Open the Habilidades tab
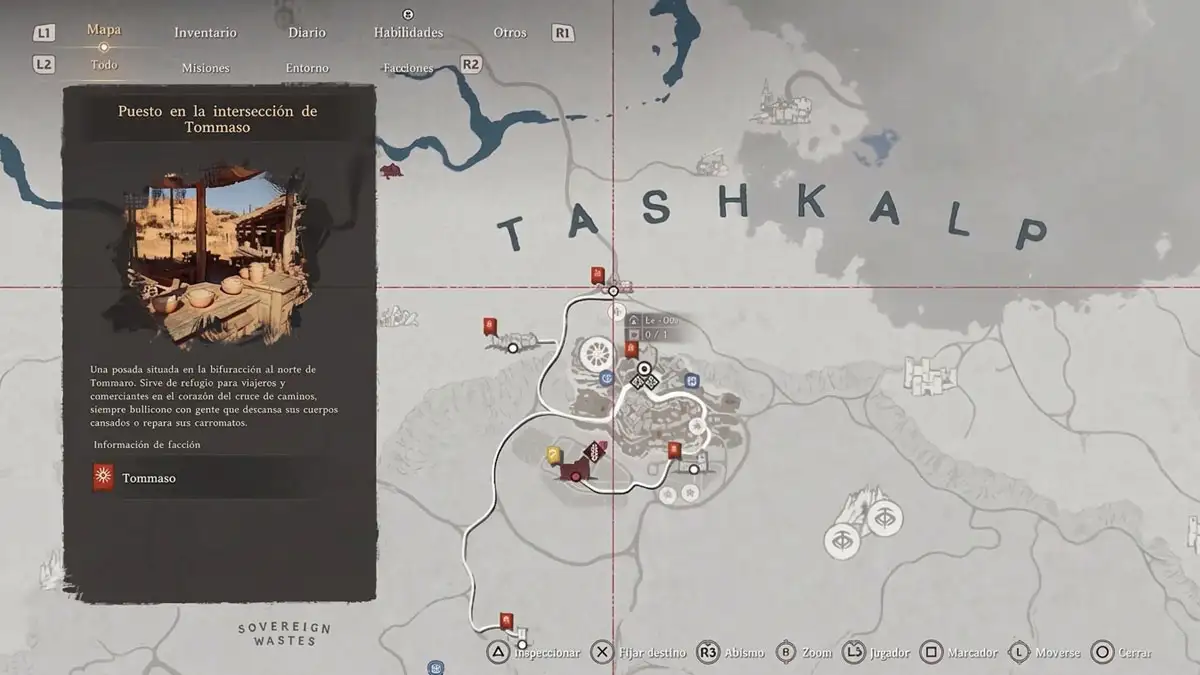The image size is (1200, 675). [408, 33]
